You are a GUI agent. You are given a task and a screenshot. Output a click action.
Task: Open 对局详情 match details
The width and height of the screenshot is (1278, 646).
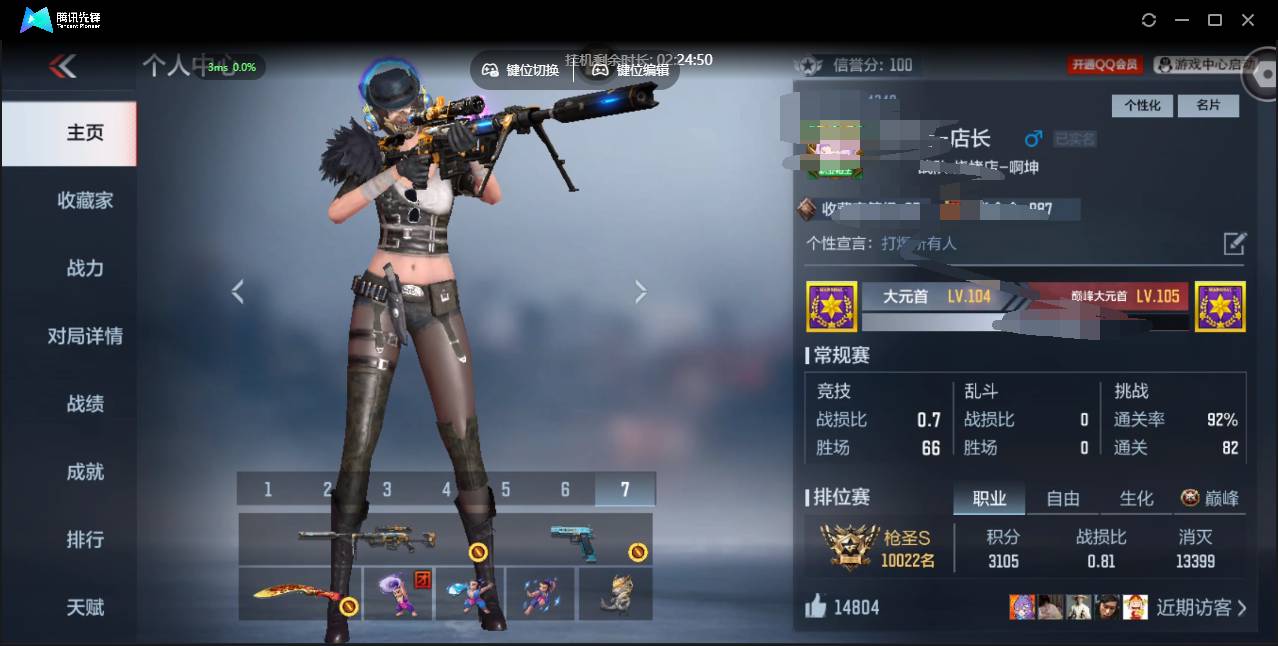pos(85,336)
